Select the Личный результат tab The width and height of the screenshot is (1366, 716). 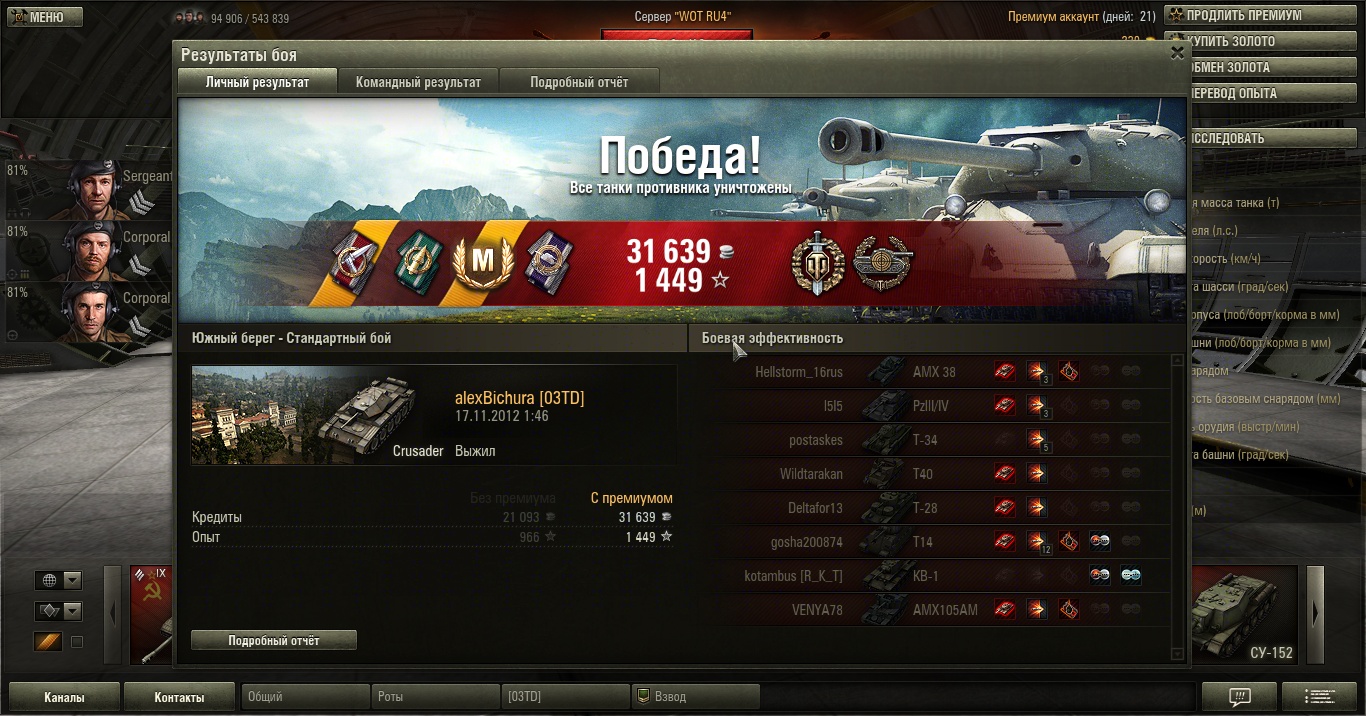click(x=257, y=82)
